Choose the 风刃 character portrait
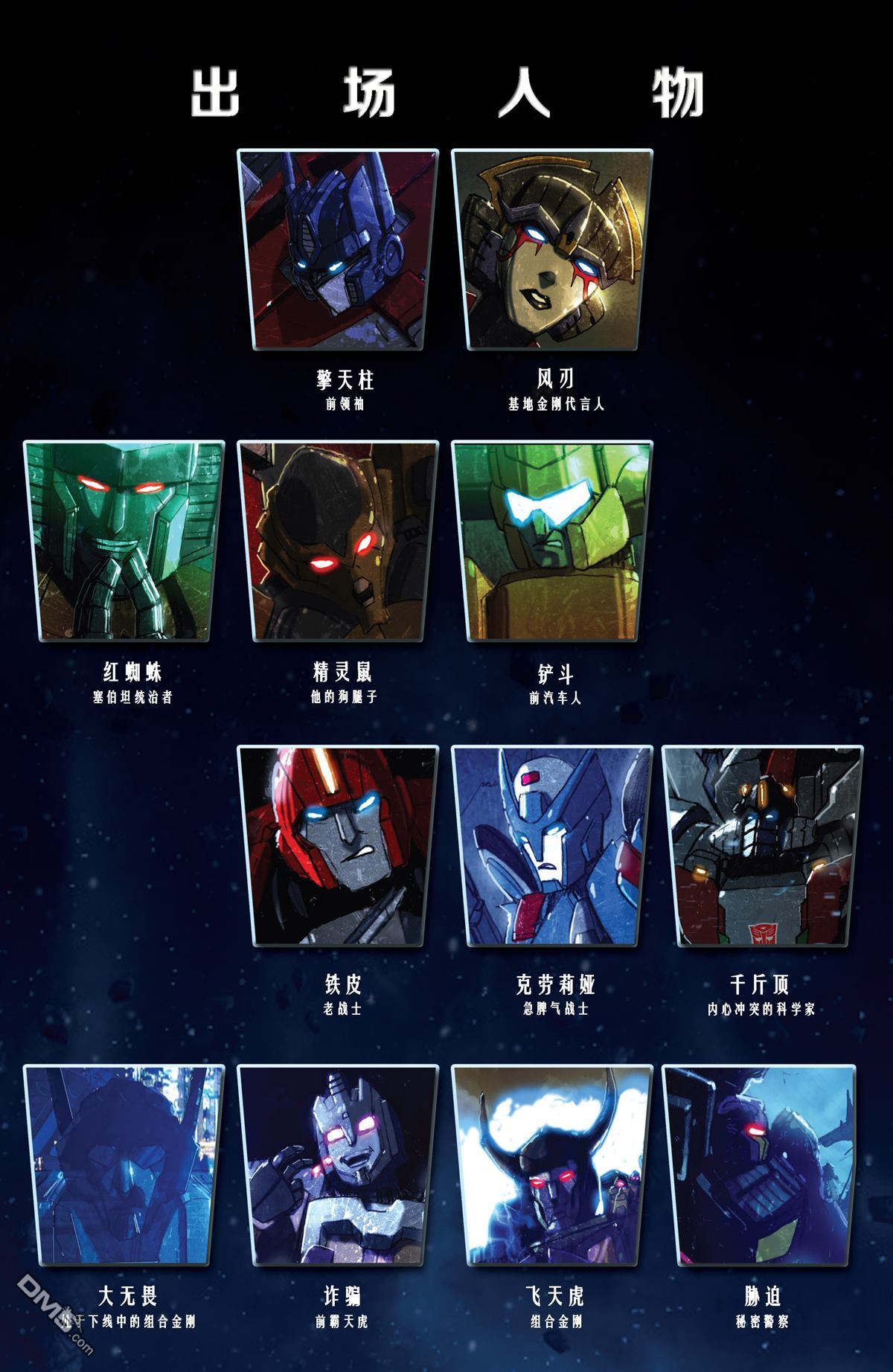Screen dimensions: 893x1372 [552, 249]
